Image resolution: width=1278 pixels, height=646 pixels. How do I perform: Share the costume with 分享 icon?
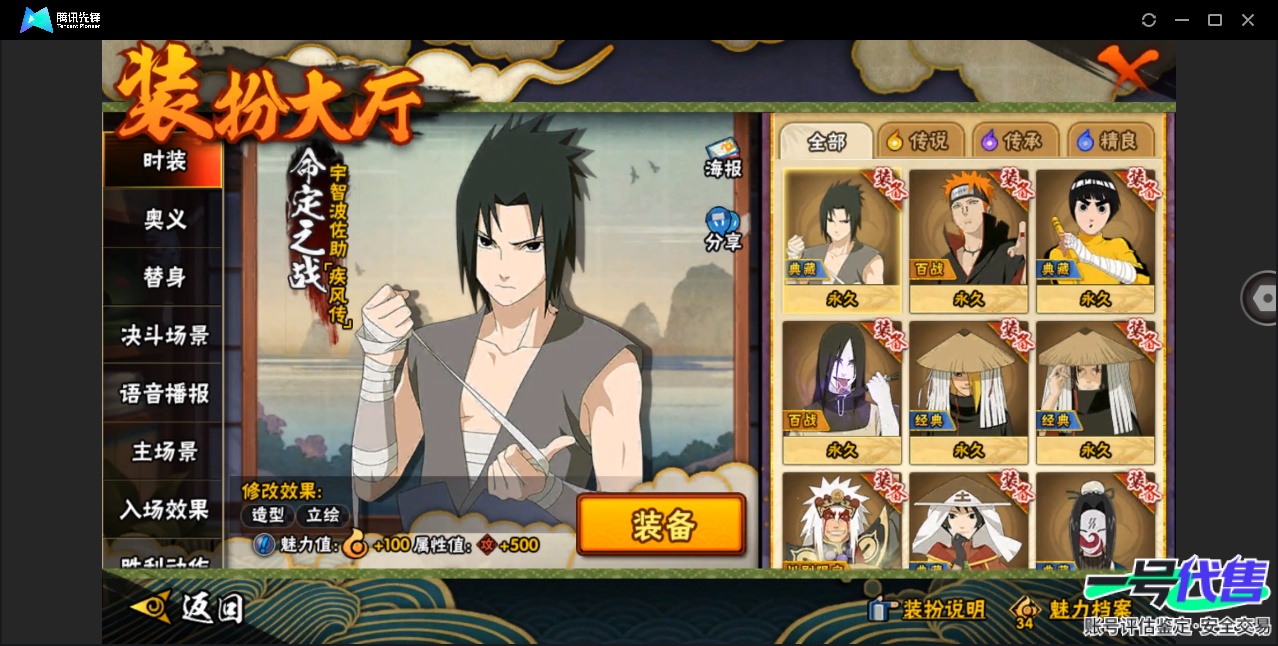[x=722, y=230]
